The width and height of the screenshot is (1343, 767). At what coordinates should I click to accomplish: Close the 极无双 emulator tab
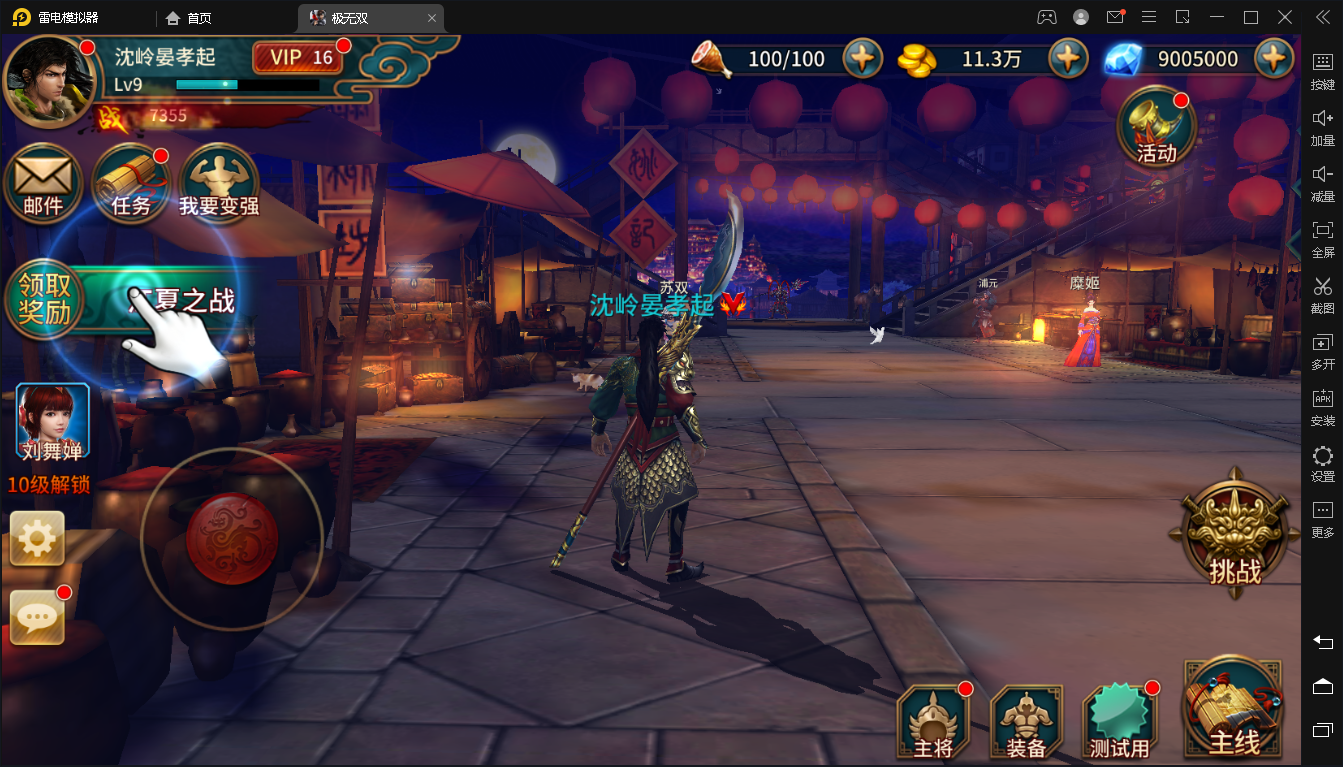tap(432, 18)
